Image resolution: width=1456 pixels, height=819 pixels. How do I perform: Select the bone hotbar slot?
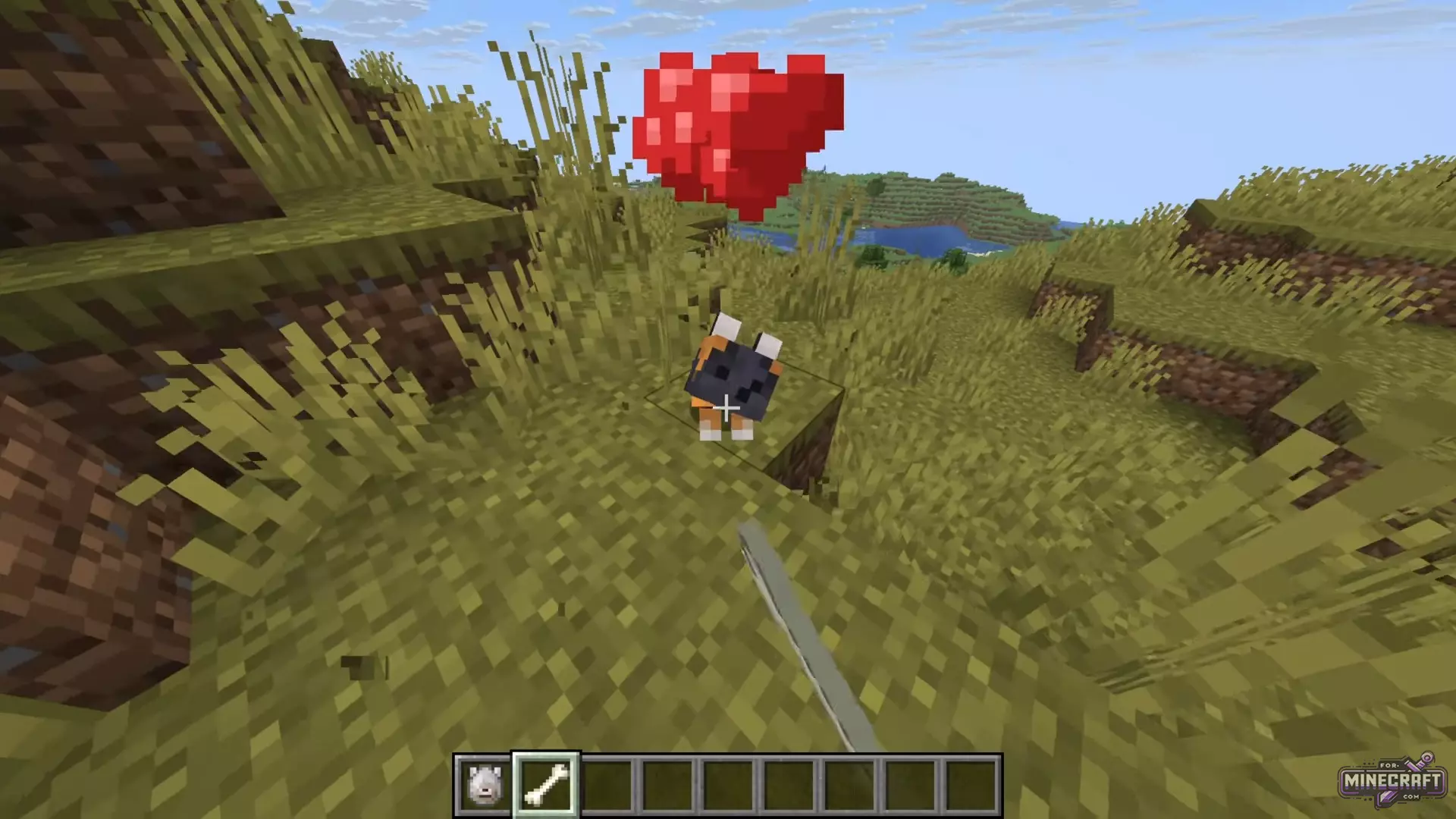click(546, 784)
